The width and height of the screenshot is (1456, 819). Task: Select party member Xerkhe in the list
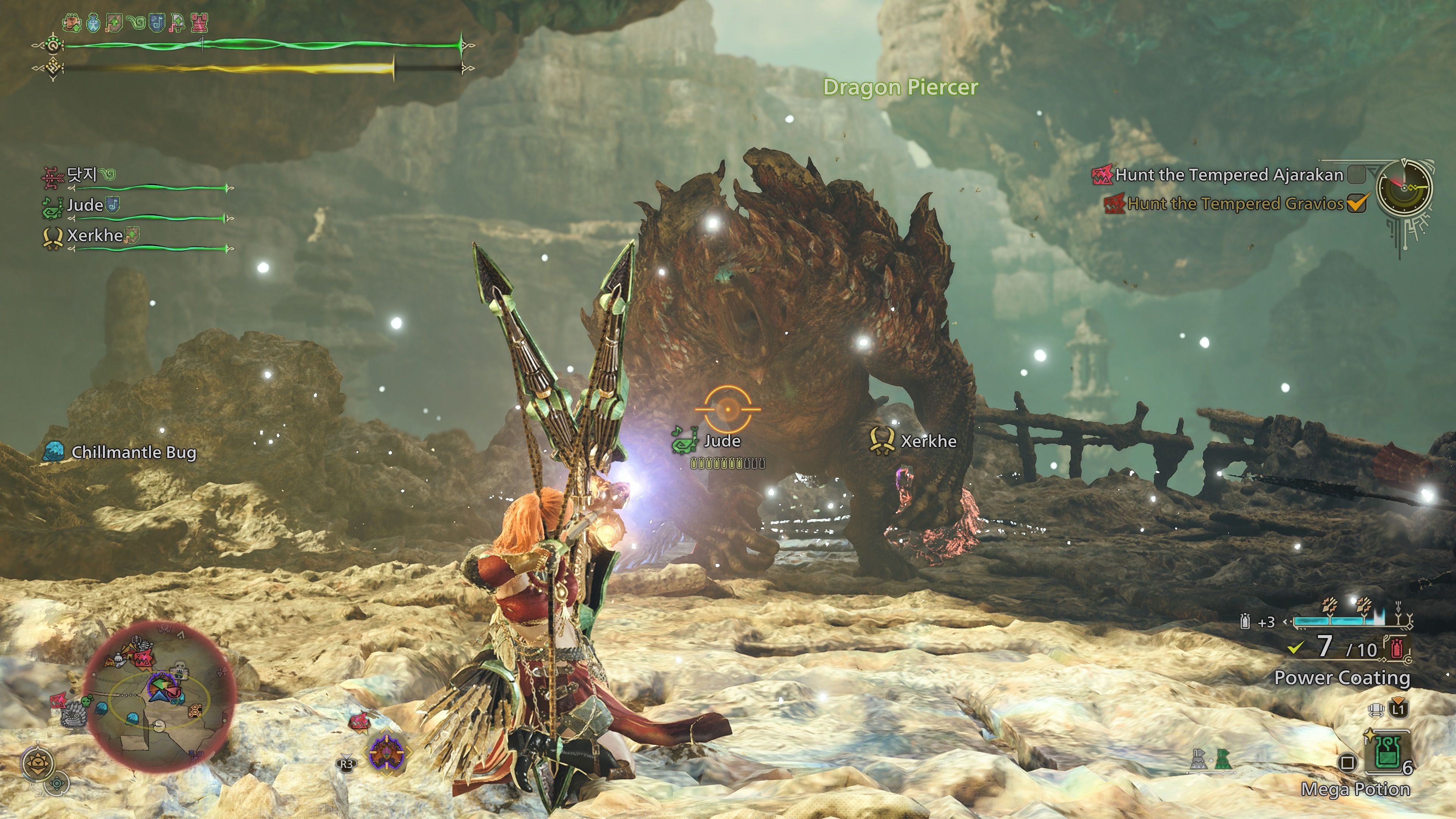pyautogui.click(x=94, y=236)
